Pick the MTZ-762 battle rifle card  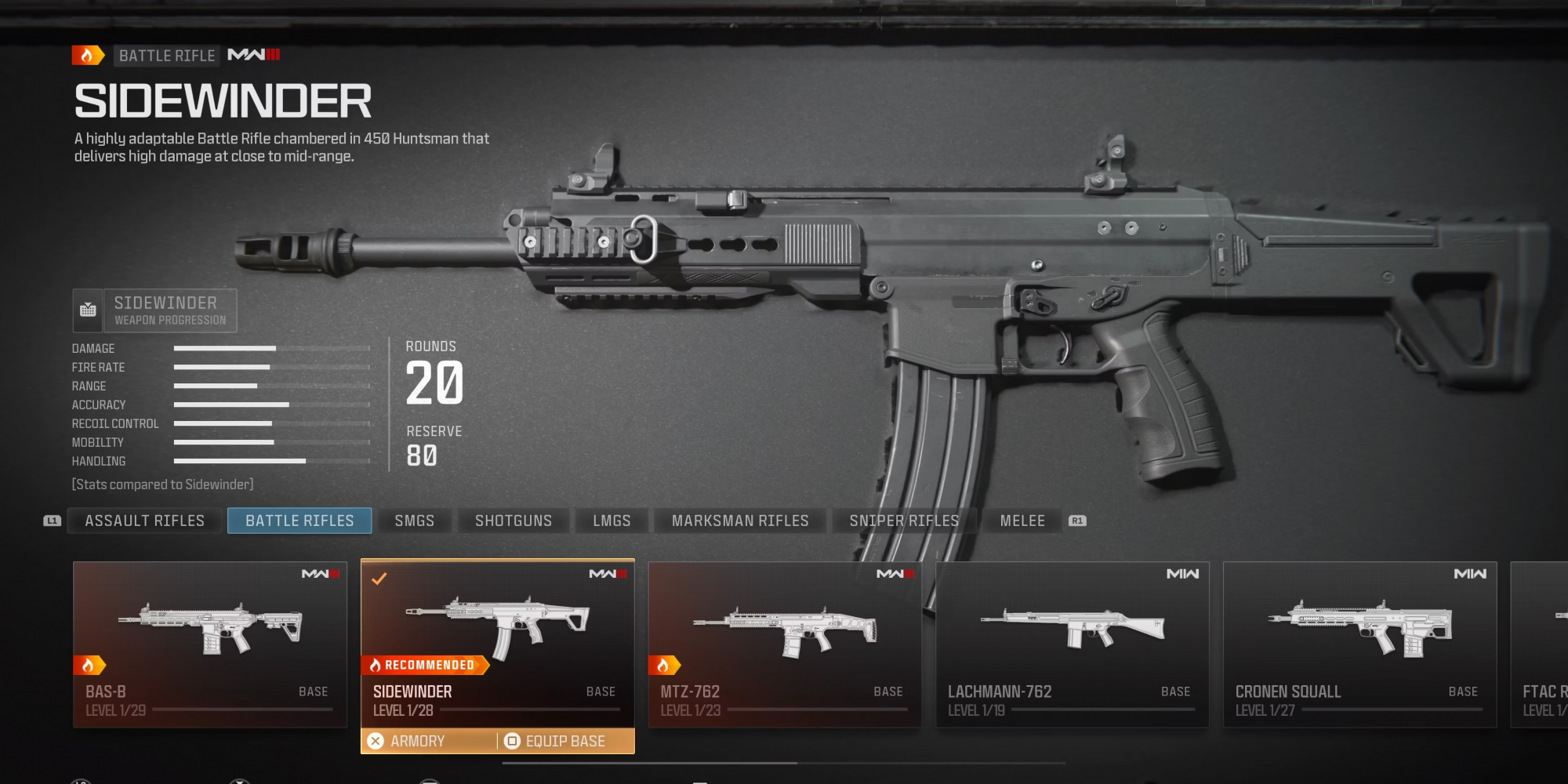pos(785,644)
